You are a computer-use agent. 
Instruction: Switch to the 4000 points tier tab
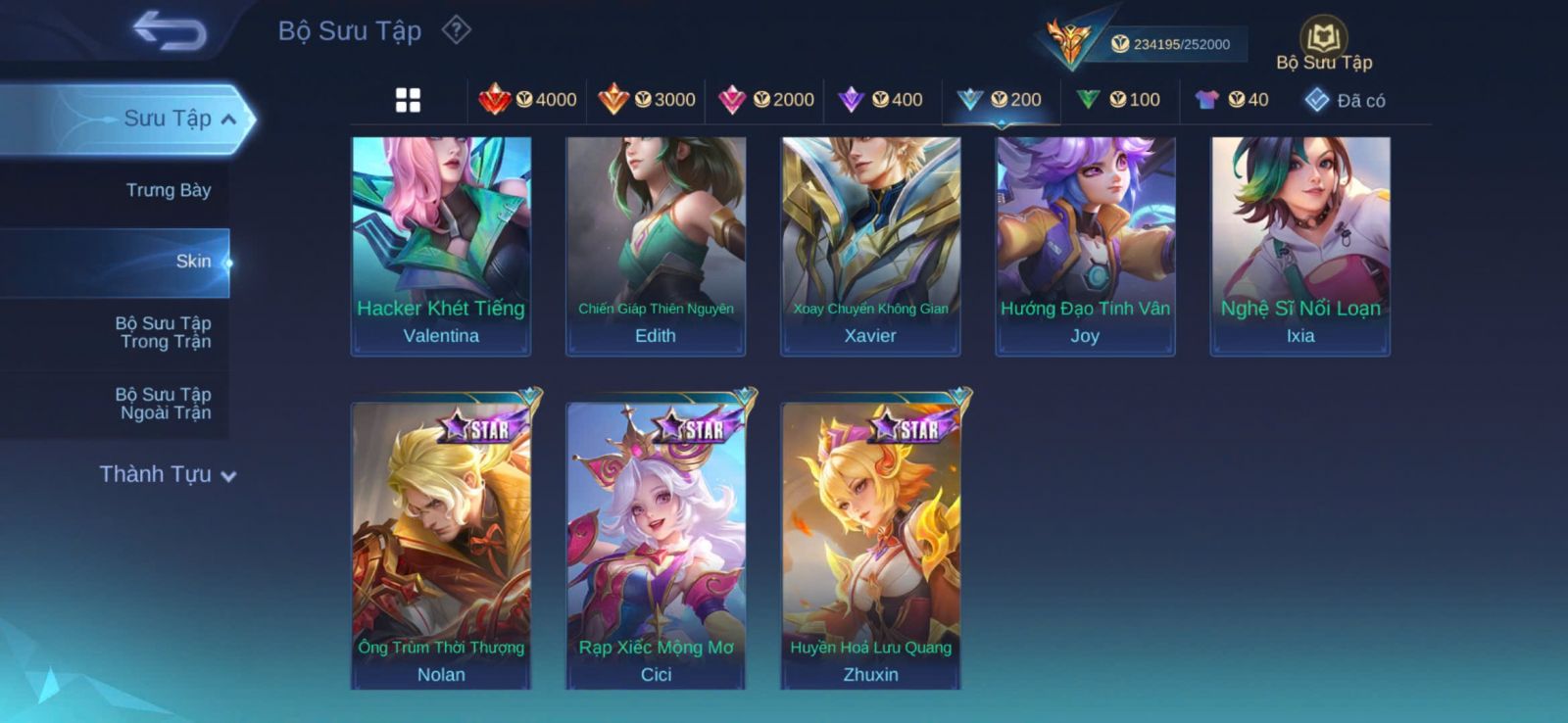click(527, 100)
